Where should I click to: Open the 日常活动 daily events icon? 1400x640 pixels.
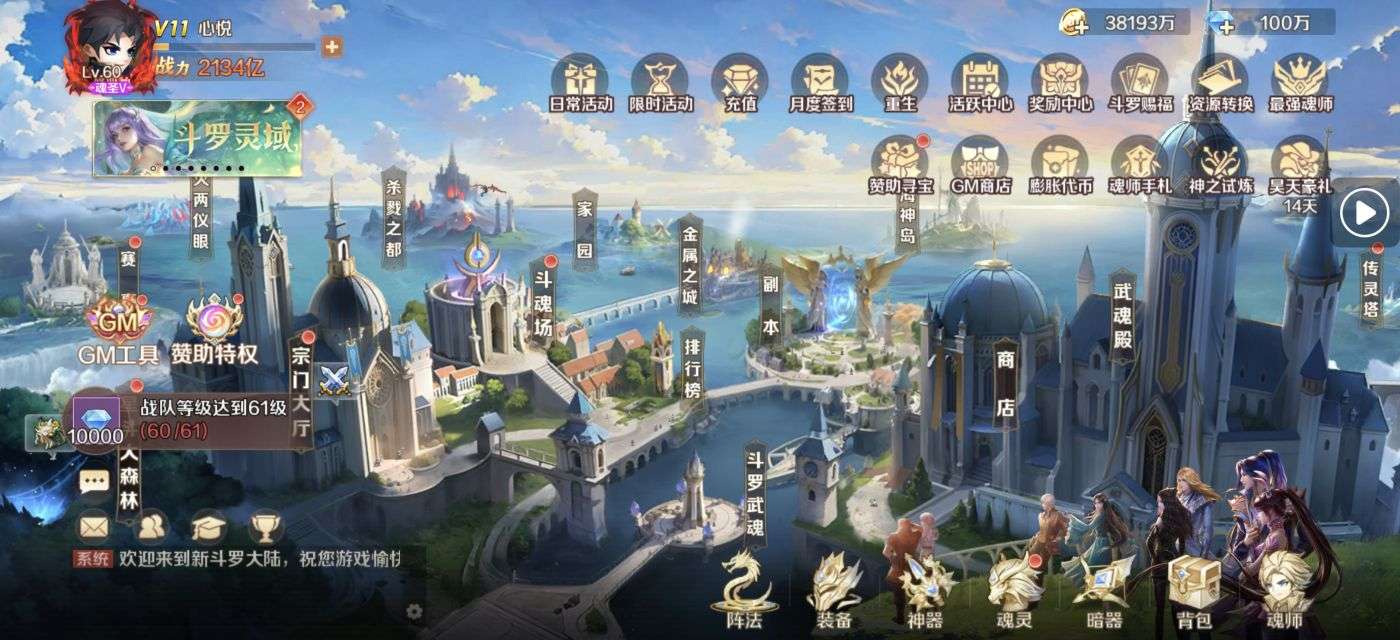coord(581,78)
